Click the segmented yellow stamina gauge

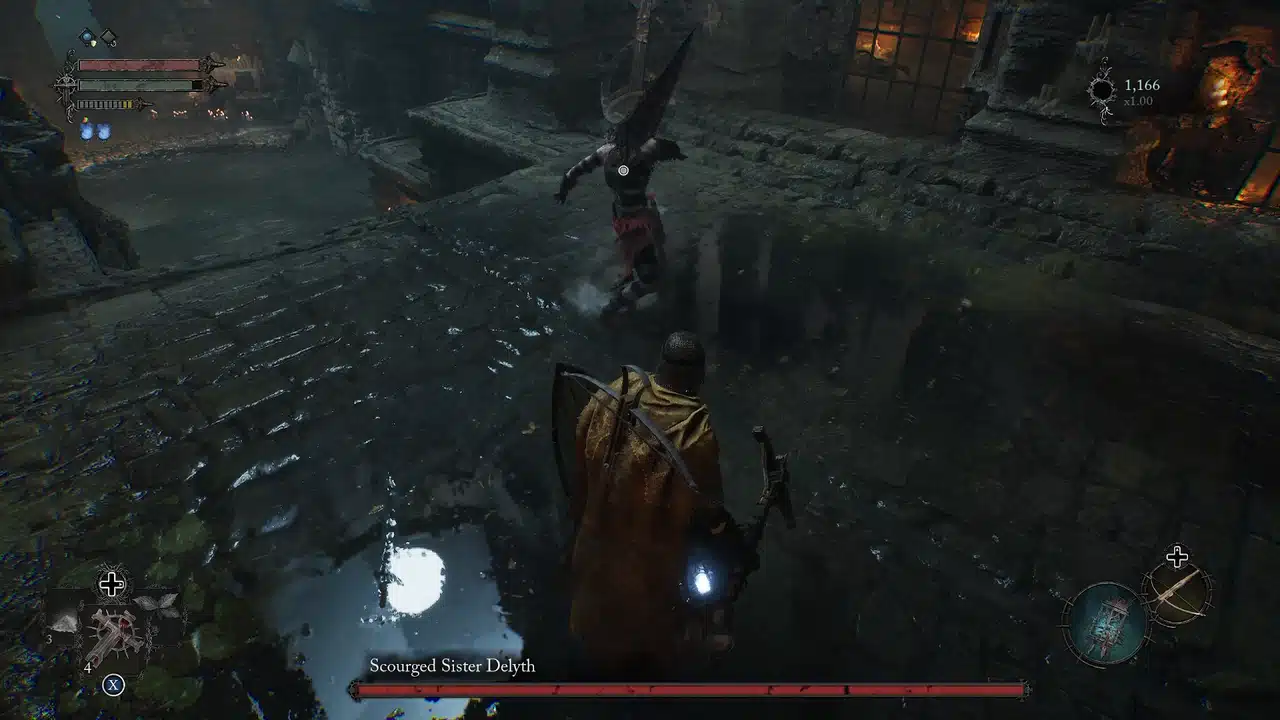click(103, 104)
